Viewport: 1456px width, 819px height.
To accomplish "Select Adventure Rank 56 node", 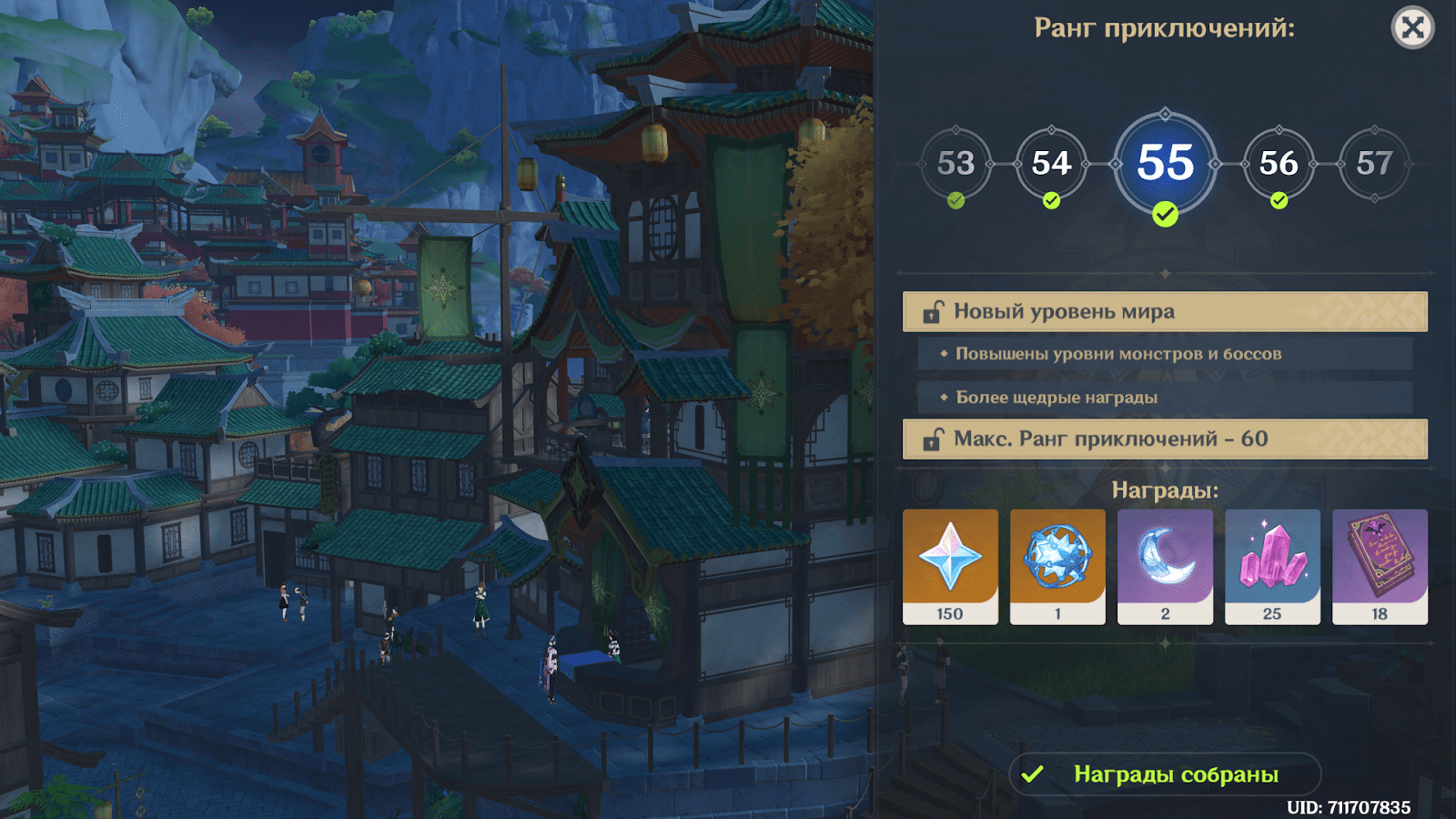I will point(1279,164).
